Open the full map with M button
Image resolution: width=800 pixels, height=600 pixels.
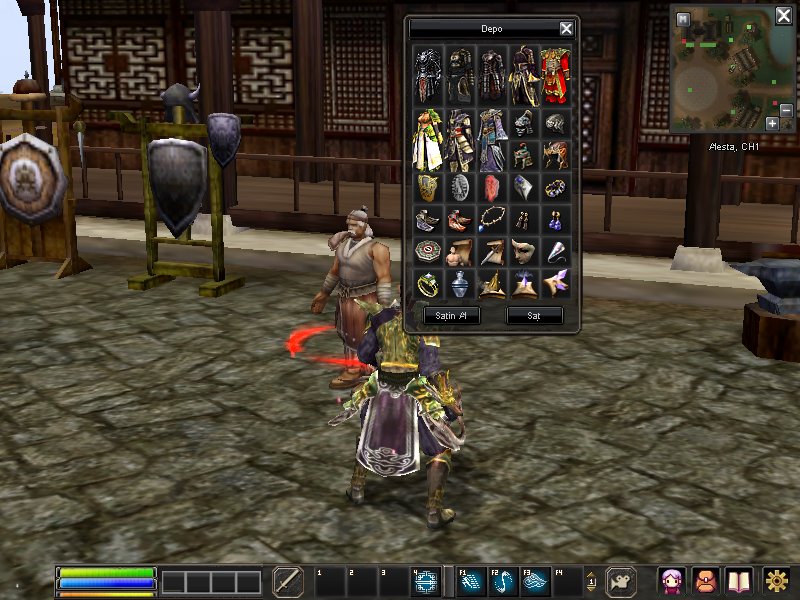(x=683, y=18)
